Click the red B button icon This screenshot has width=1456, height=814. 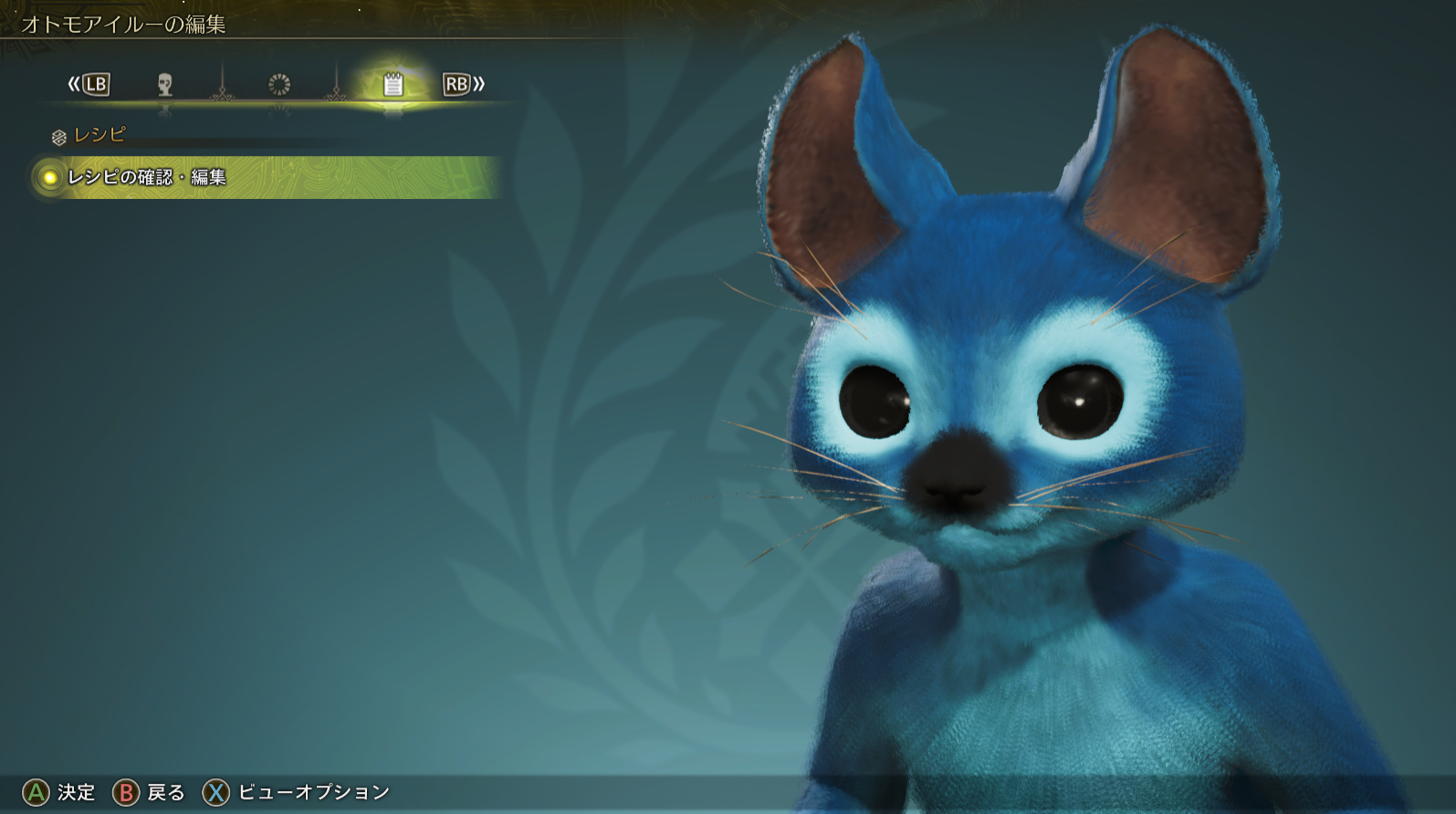125,792
